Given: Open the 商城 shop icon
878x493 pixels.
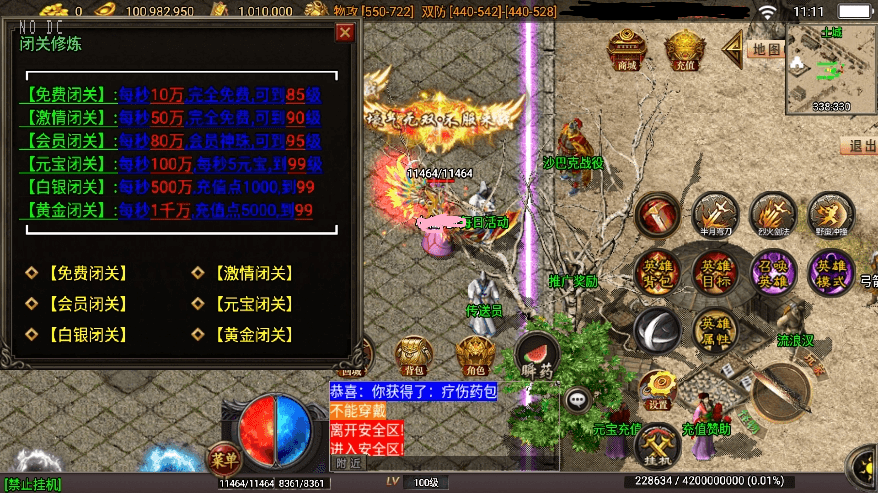Looking at the screenshot, I should pyautogui.click(x=628, y=49).
